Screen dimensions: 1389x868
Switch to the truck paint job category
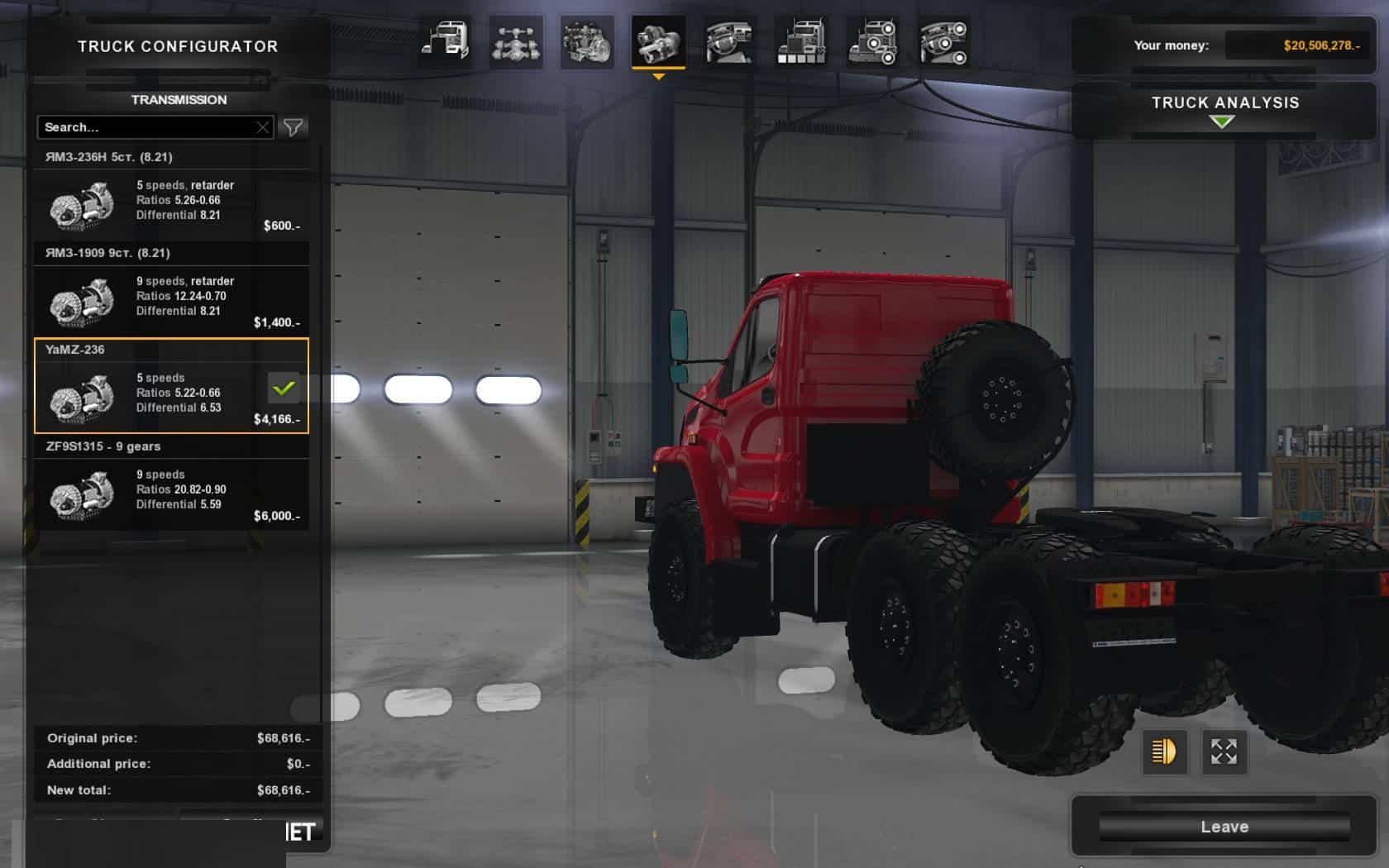click(x=801, y=42)
